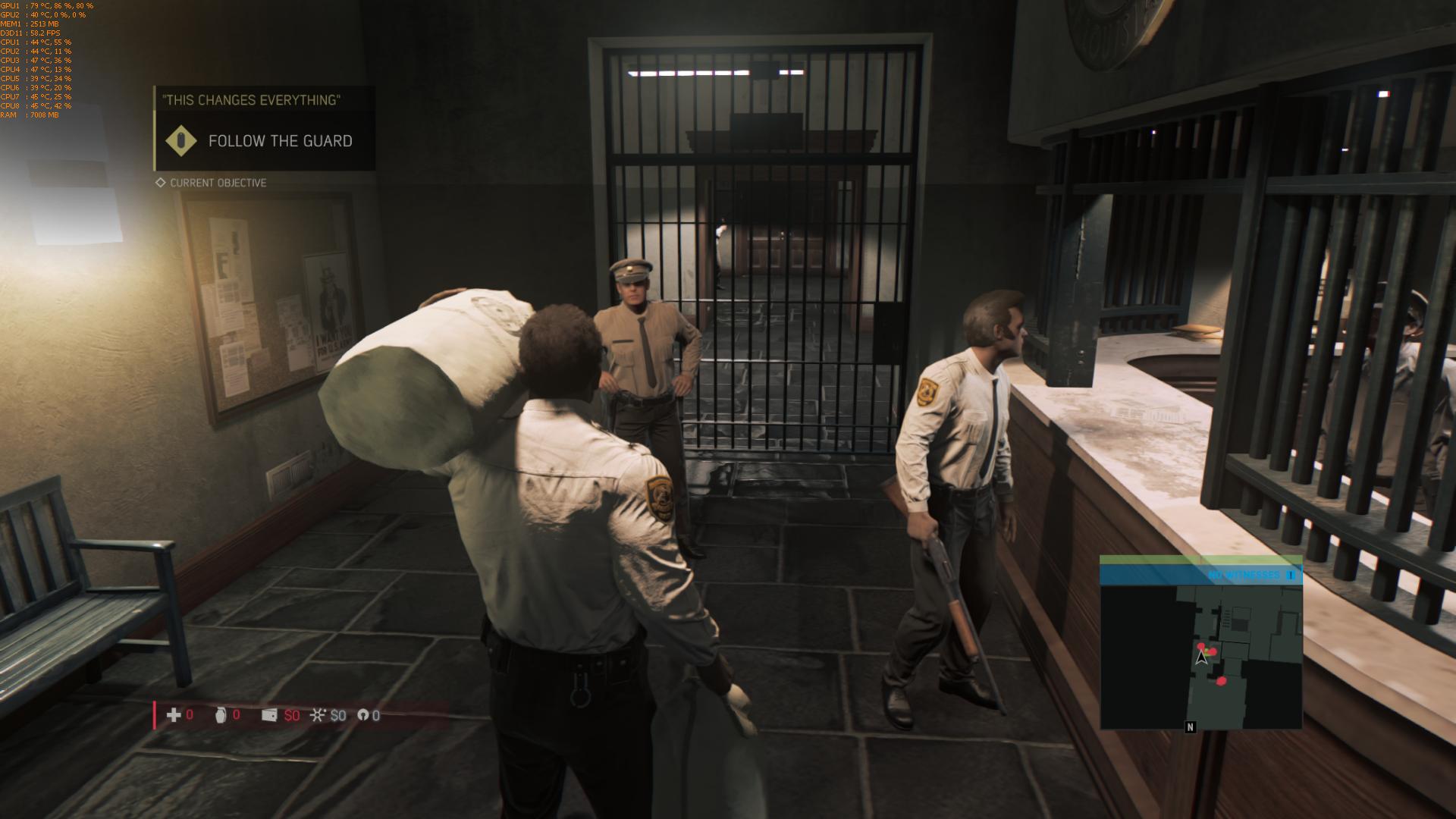This screenshot has width=1456, height=819.
Task: Click the round keyhole-shaped icon in the HUD bar
Action: 363,715
